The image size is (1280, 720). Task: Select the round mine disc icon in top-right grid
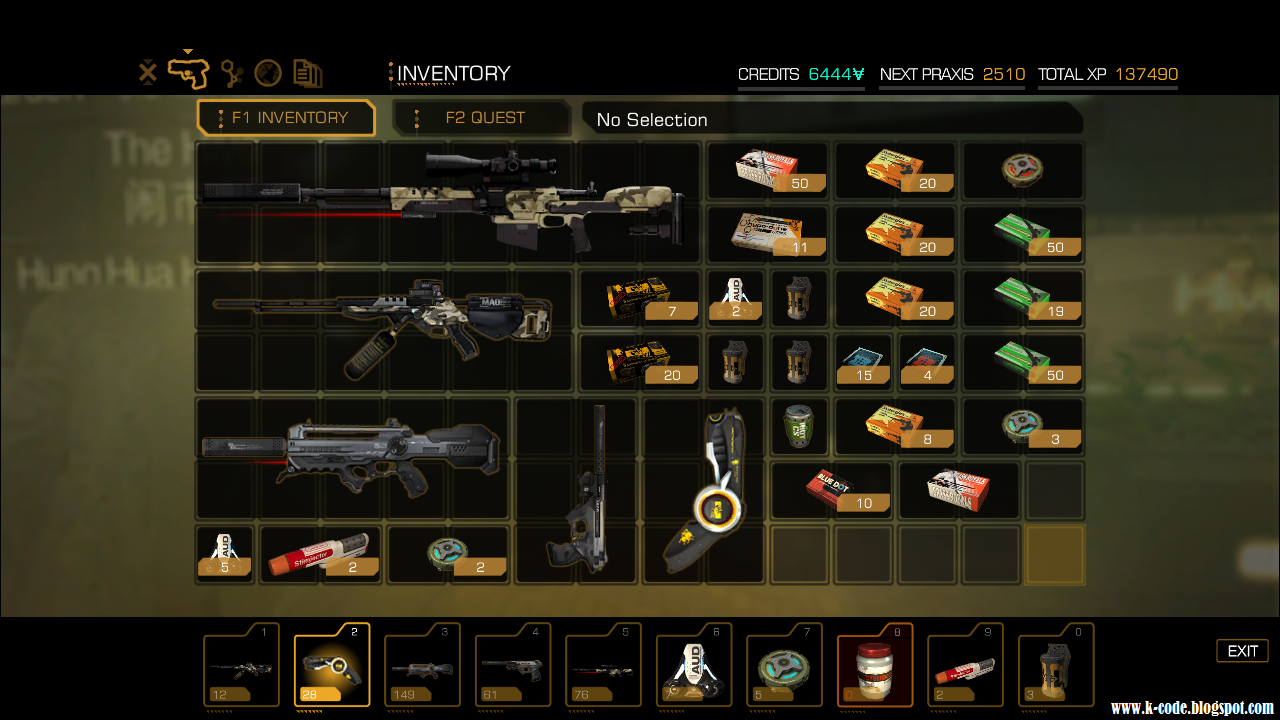tap(1023, 169)
